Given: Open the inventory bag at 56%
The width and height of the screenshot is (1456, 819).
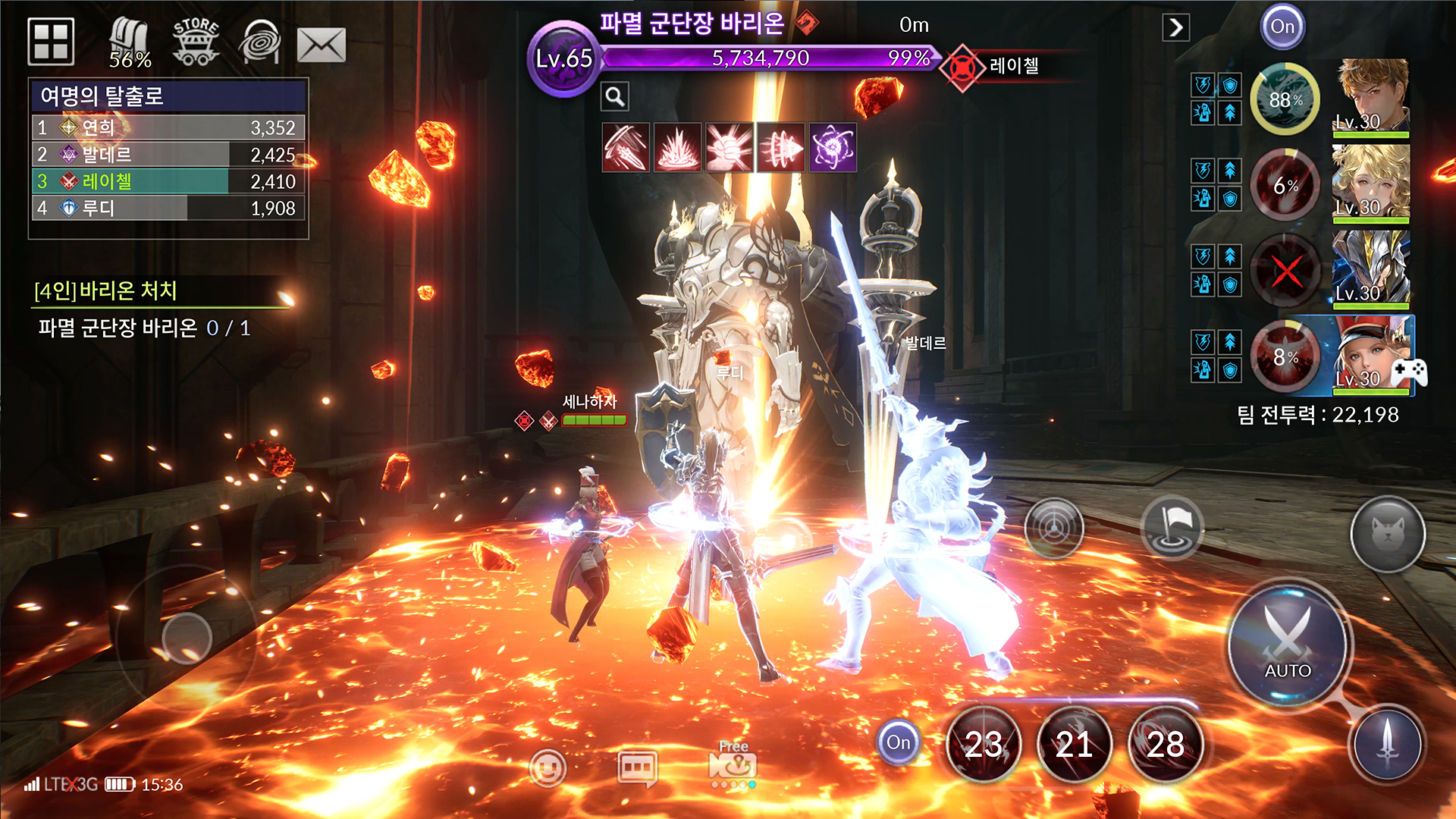Looking at the screenshot, I should click(129, 42).
